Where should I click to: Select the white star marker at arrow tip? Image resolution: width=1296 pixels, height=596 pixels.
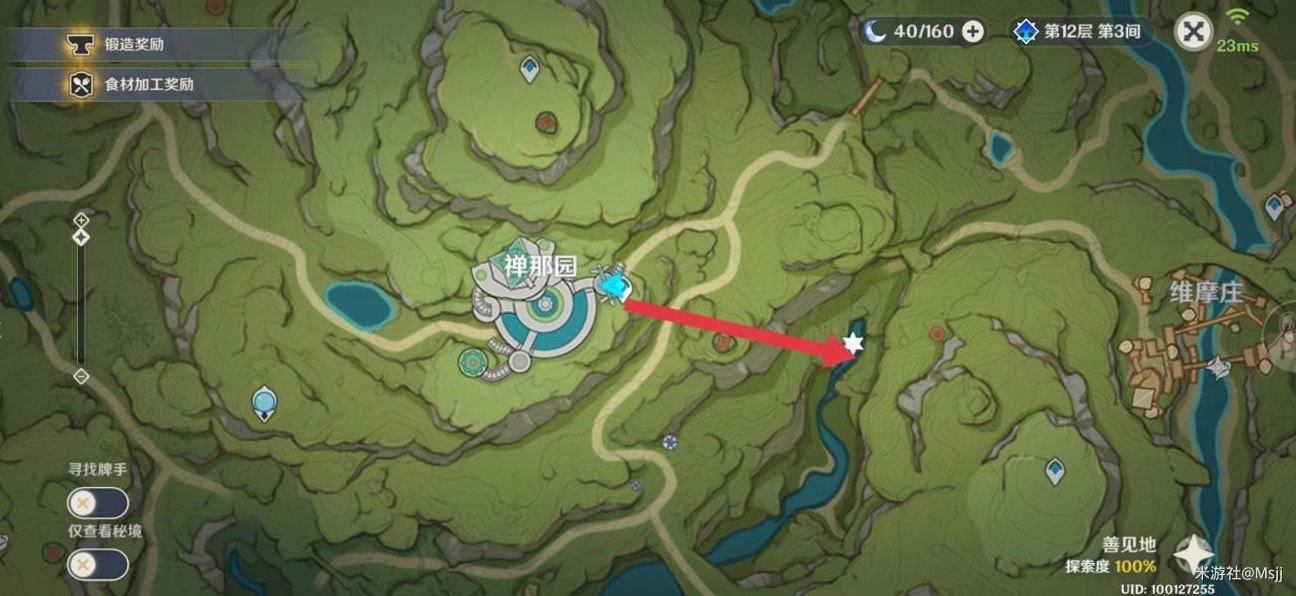[x=853, y=343]
